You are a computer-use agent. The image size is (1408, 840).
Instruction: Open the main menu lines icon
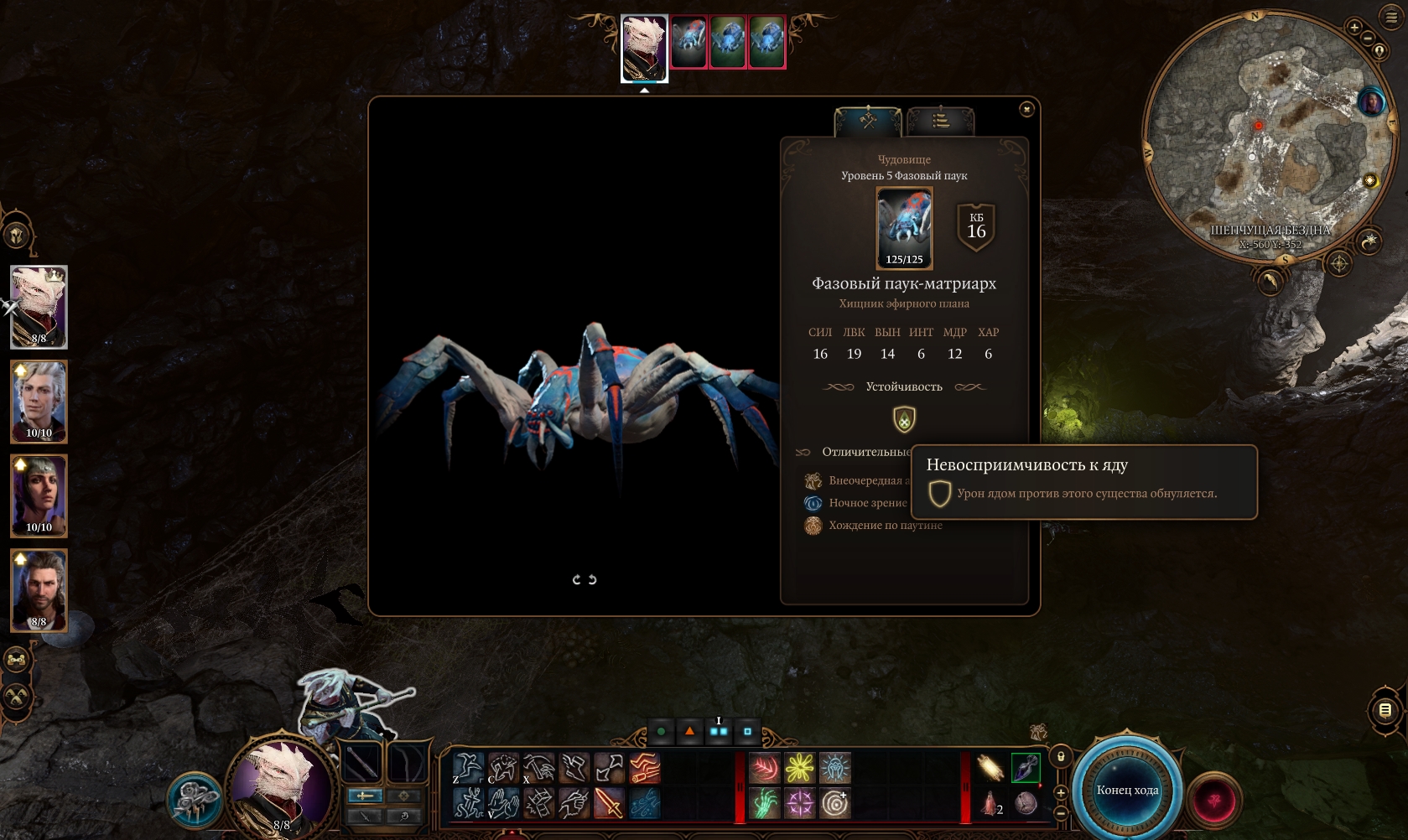(x=1392, y=17)
